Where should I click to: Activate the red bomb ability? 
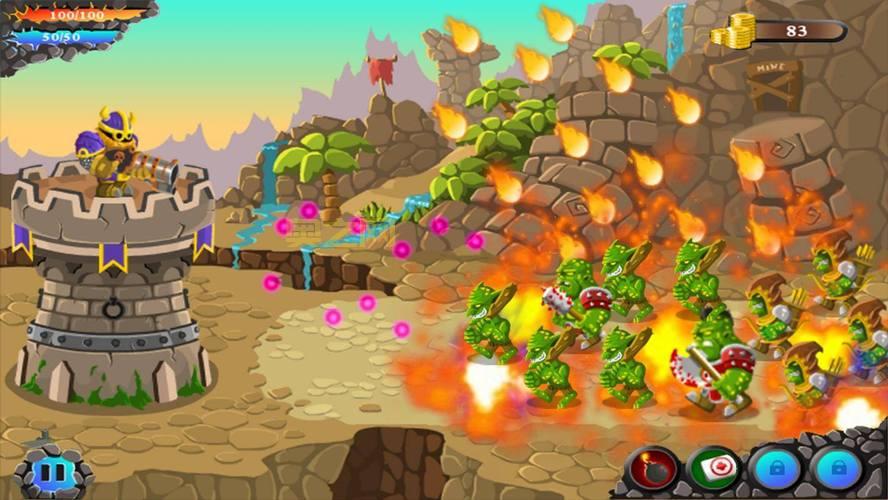point(652,468)
